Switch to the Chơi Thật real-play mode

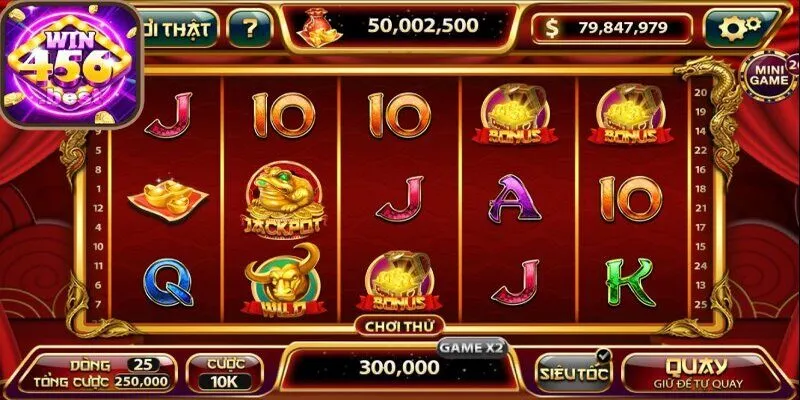pyautogui.click(x=180, y=28)
